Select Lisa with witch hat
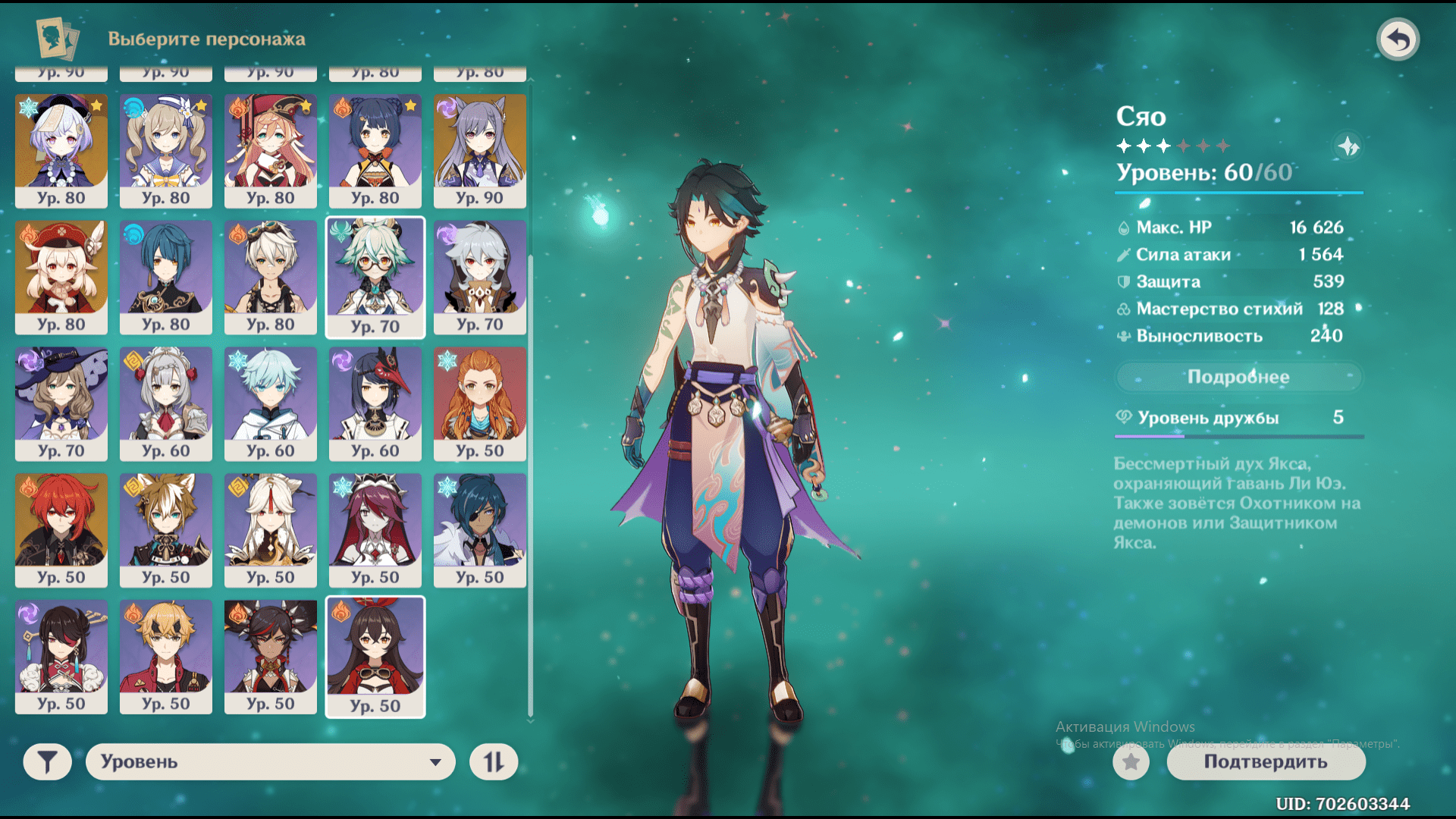This screenshot has height=819, width=1456. pyautogui.click(x=61, y=403)
